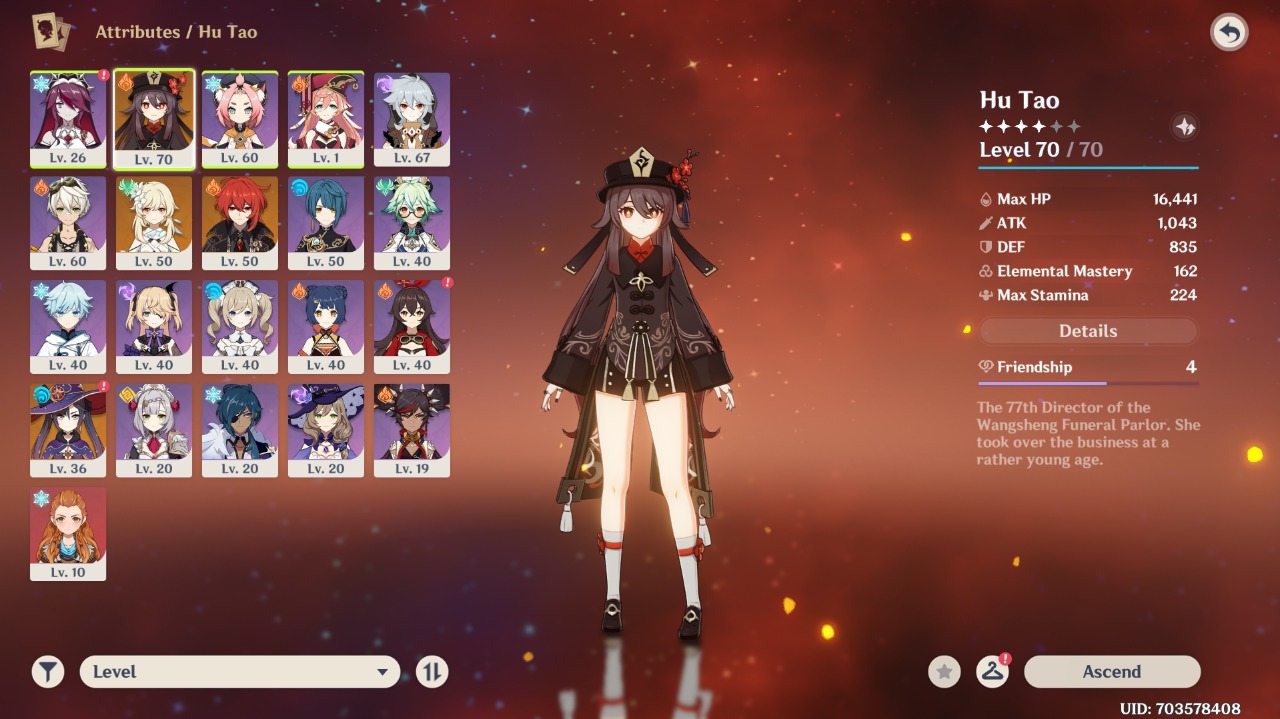This screenshot has height=719, width=1280.
Task: Select the Lv. 36 Mona portrait
Action: pos(68,430)
